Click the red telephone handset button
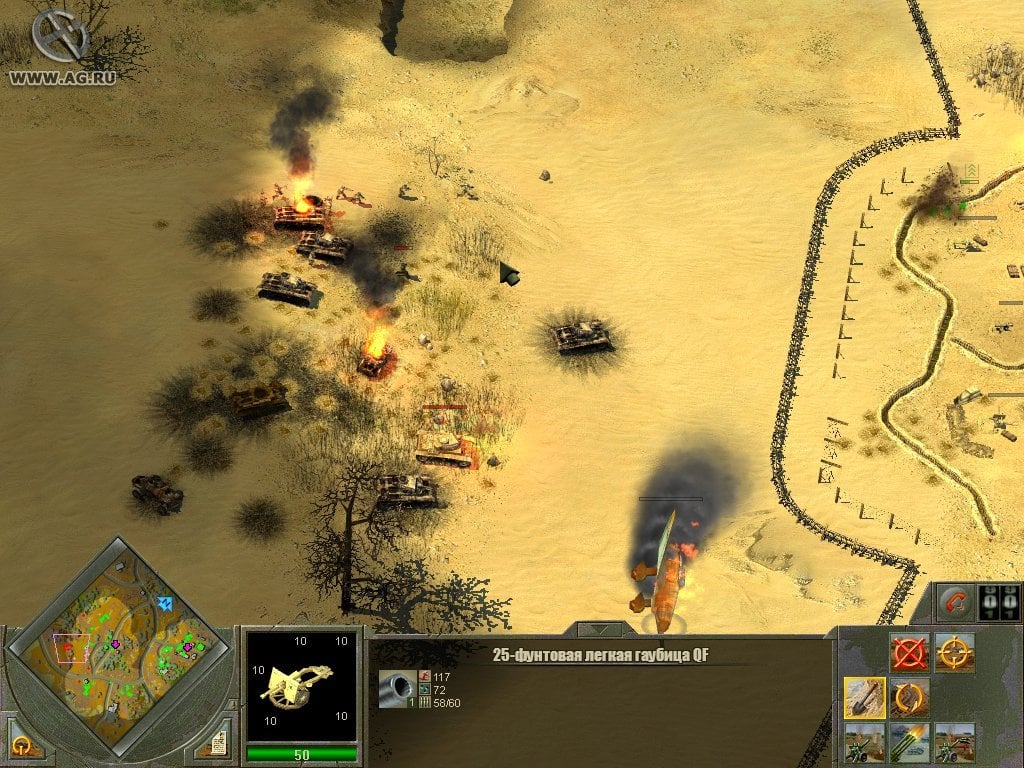The width and height of the screenshot is (1024, 768). pos(953,603)
